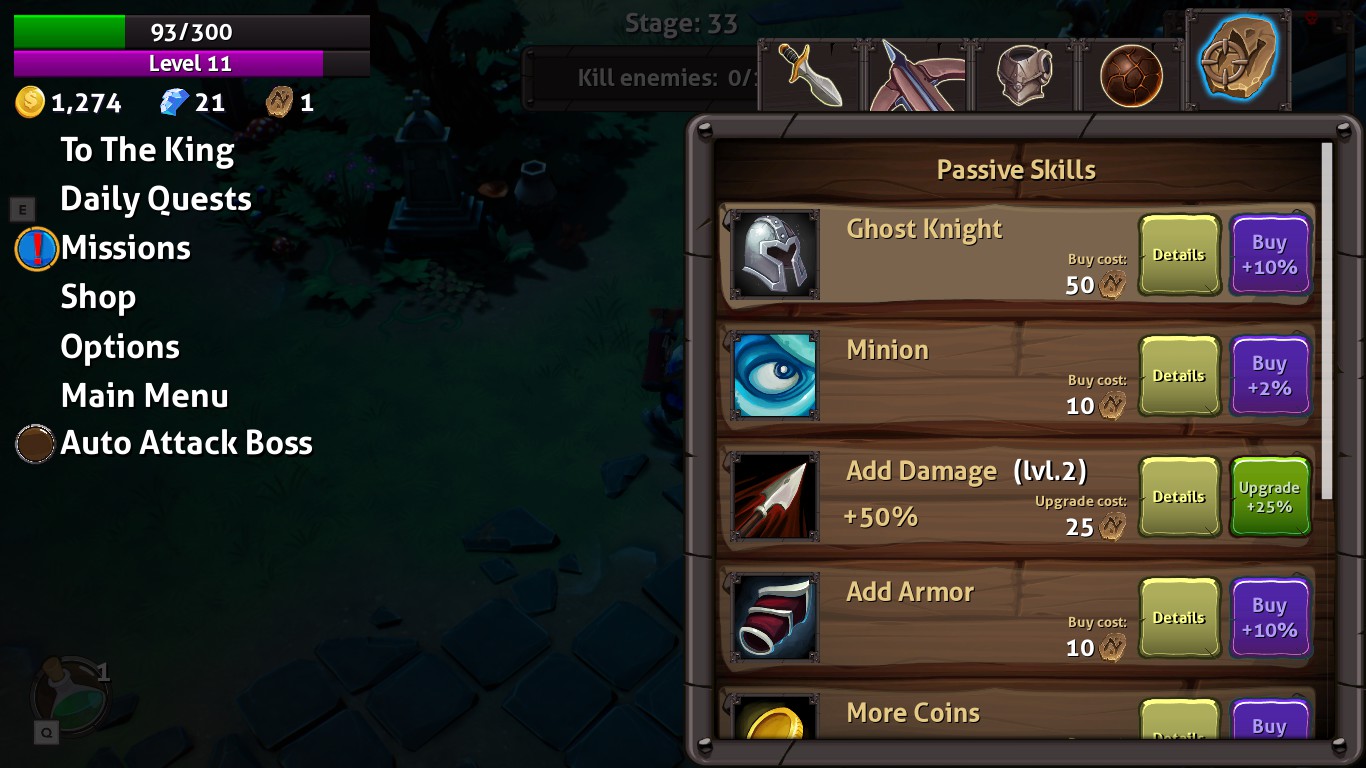Open the Shop
Image resolution: width=1366 pixels, height=768 pixels.
tap(99, 296)
